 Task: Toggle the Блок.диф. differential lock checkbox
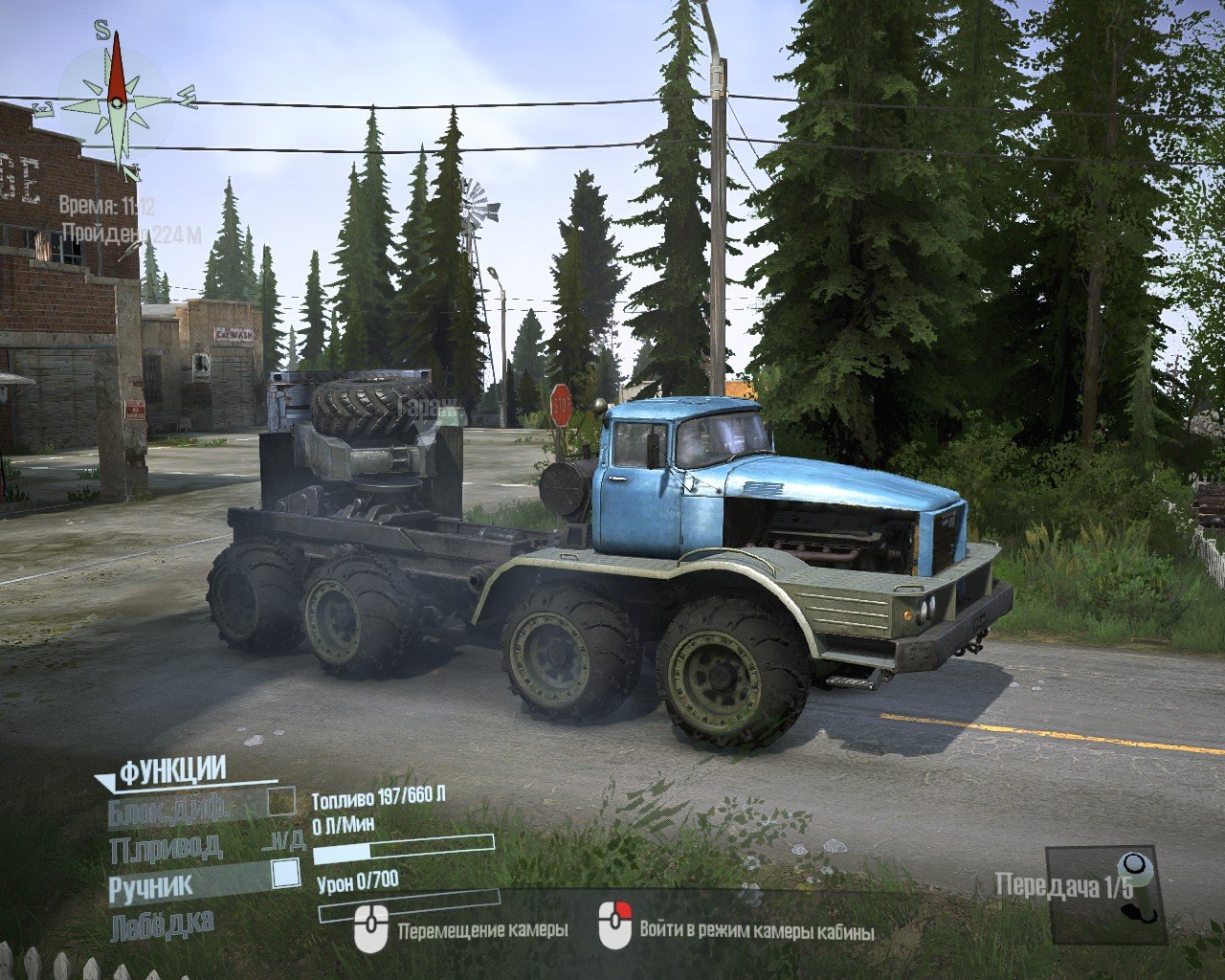pos(281,801)
